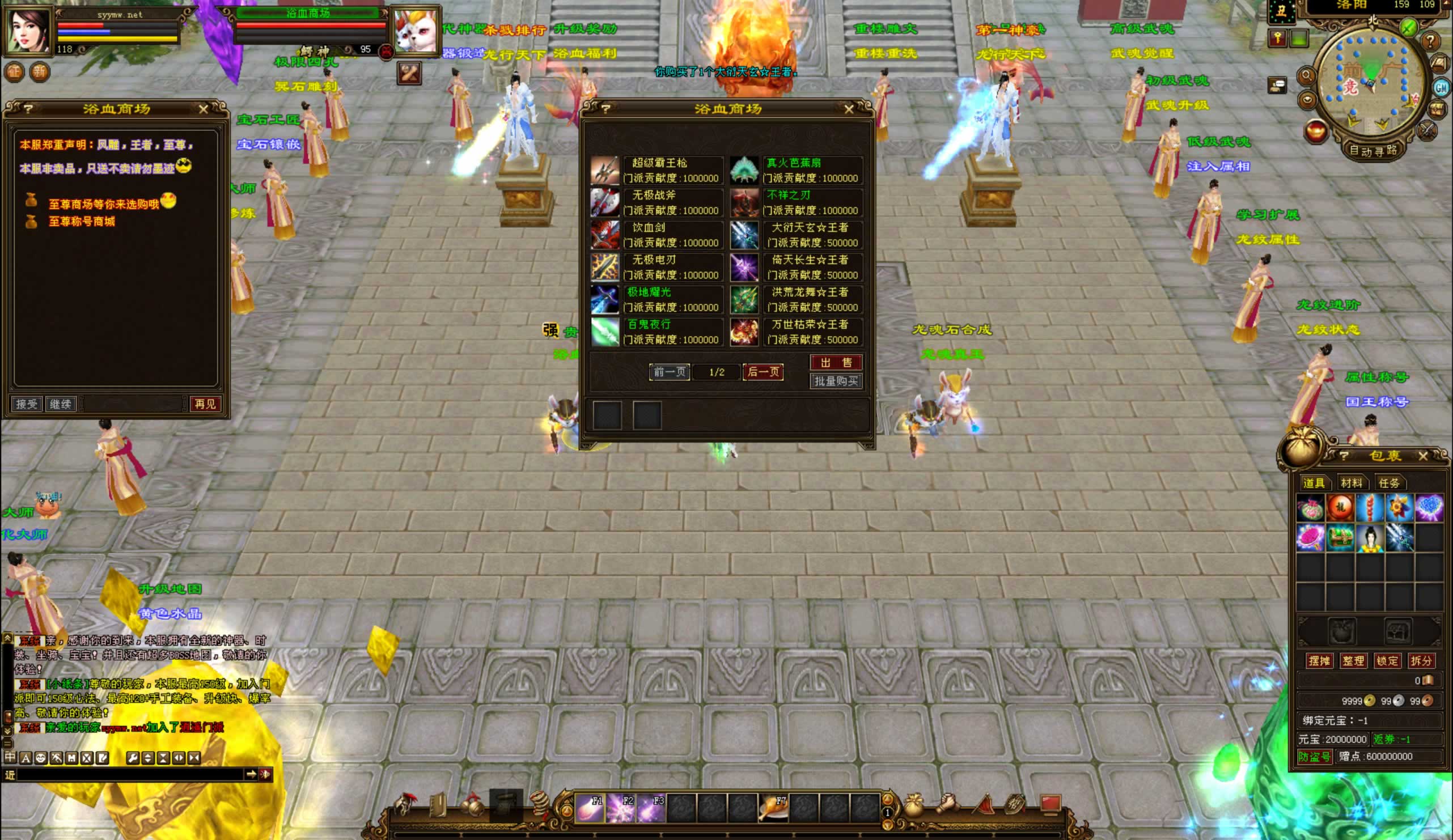Viewport: 1453px width, 840px height.
Task: Activate 自动寻路 auto-pathfinding
Action: (x=1372, y=151)
